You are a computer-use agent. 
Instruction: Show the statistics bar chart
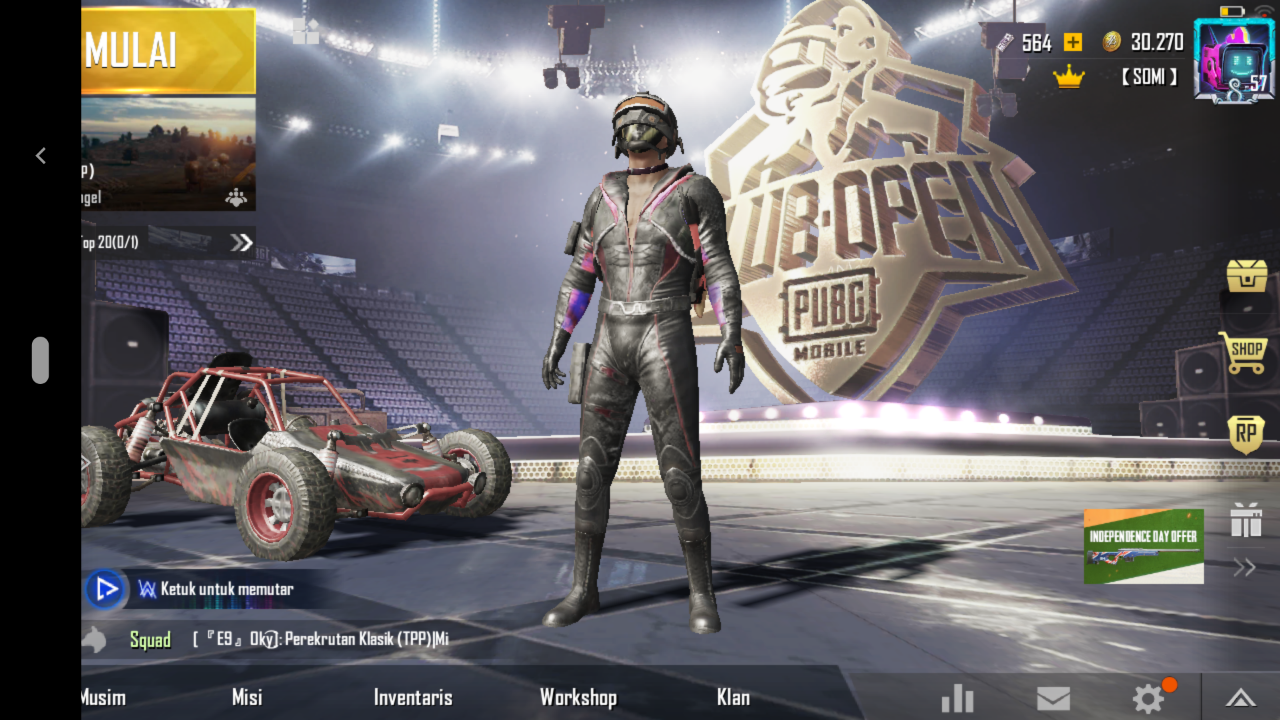point(957,698)
